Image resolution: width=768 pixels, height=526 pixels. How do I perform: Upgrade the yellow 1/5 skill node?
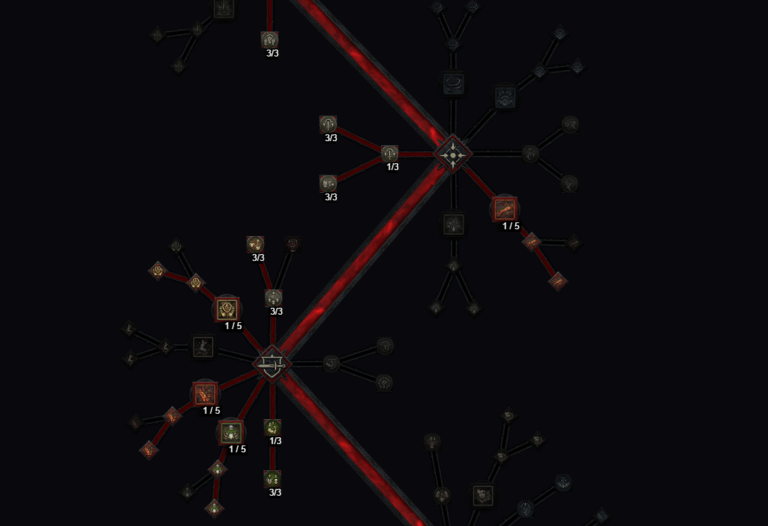click(x=228, y=309)
